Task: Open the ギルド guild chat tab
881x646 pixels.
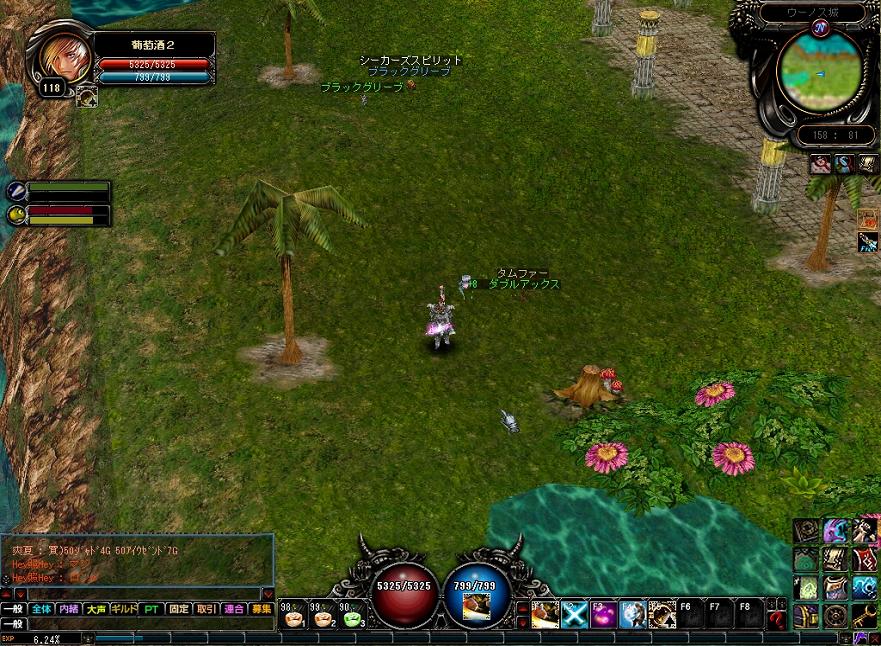Action: click(124, 608)
